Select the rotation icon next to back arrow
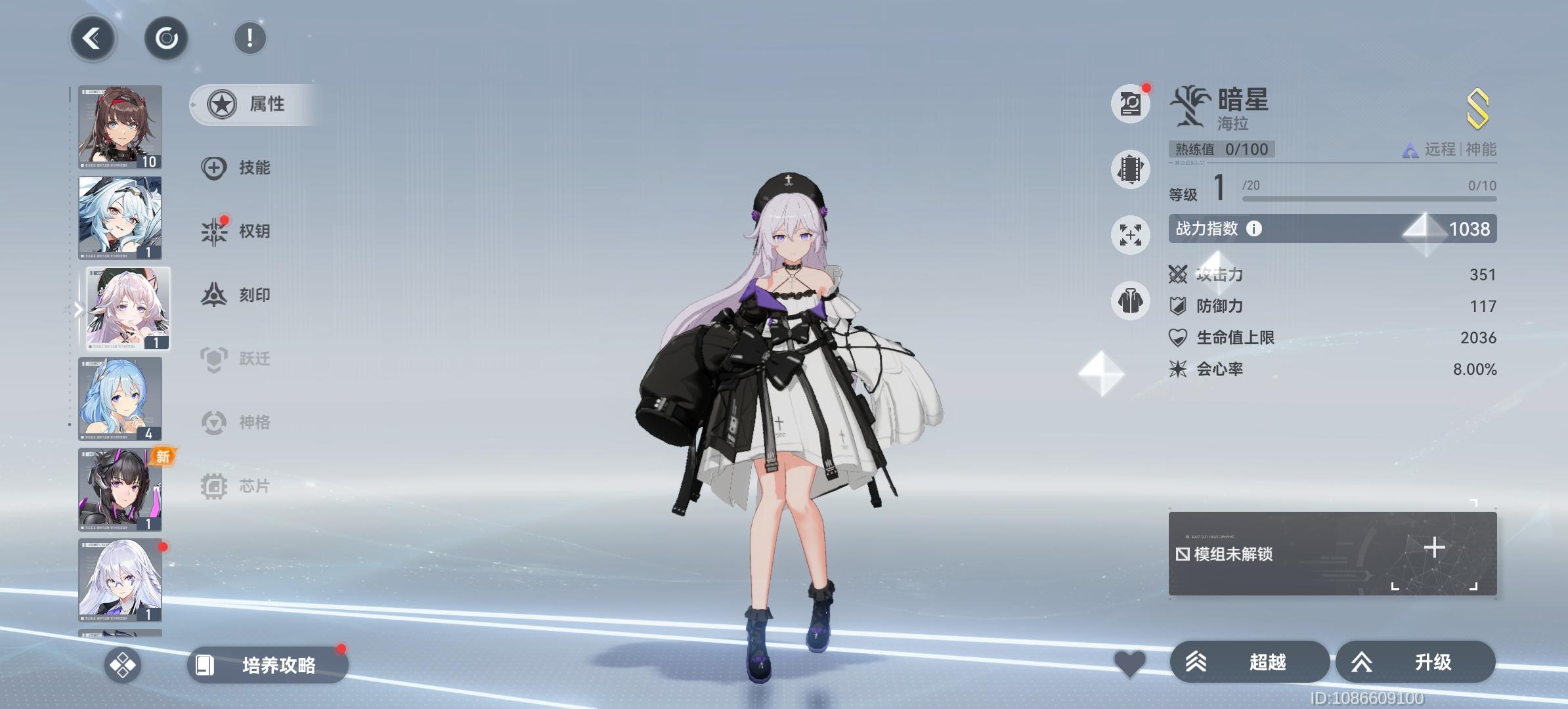 coord(165,37)
